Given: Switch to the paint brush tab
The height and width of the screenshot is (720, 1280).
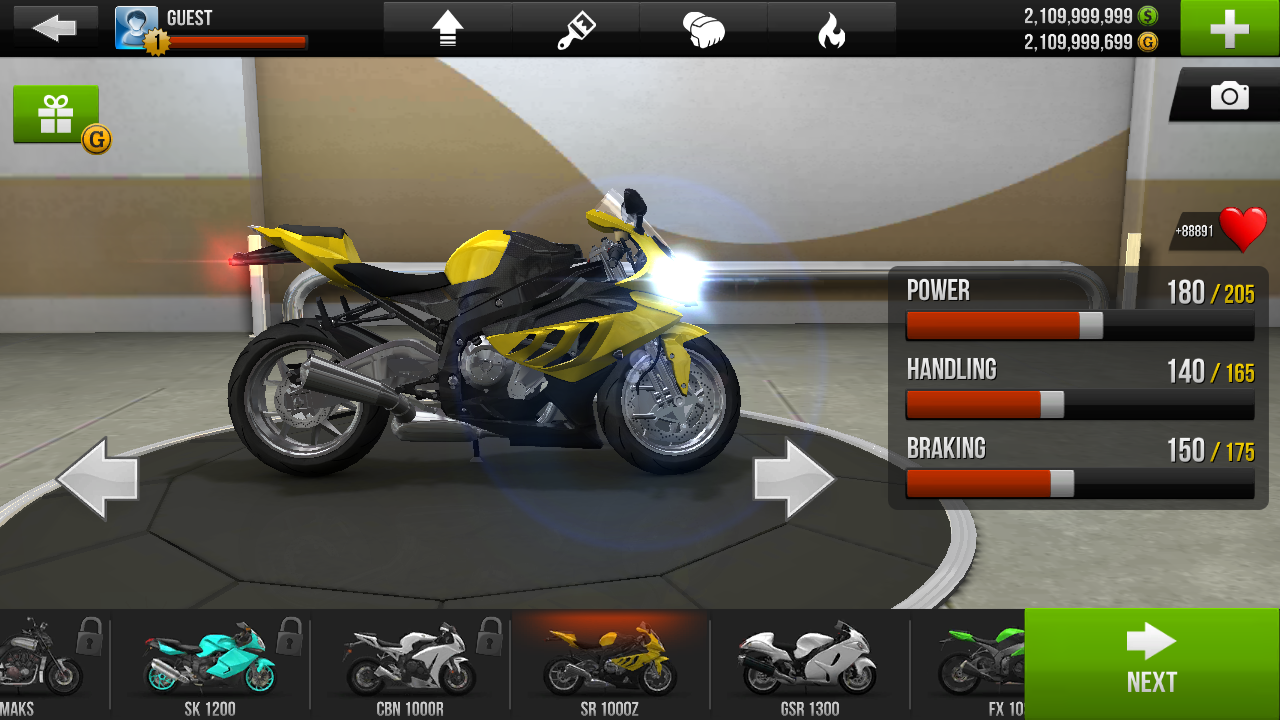Looking at the screenshot, I should click(576, 29).
